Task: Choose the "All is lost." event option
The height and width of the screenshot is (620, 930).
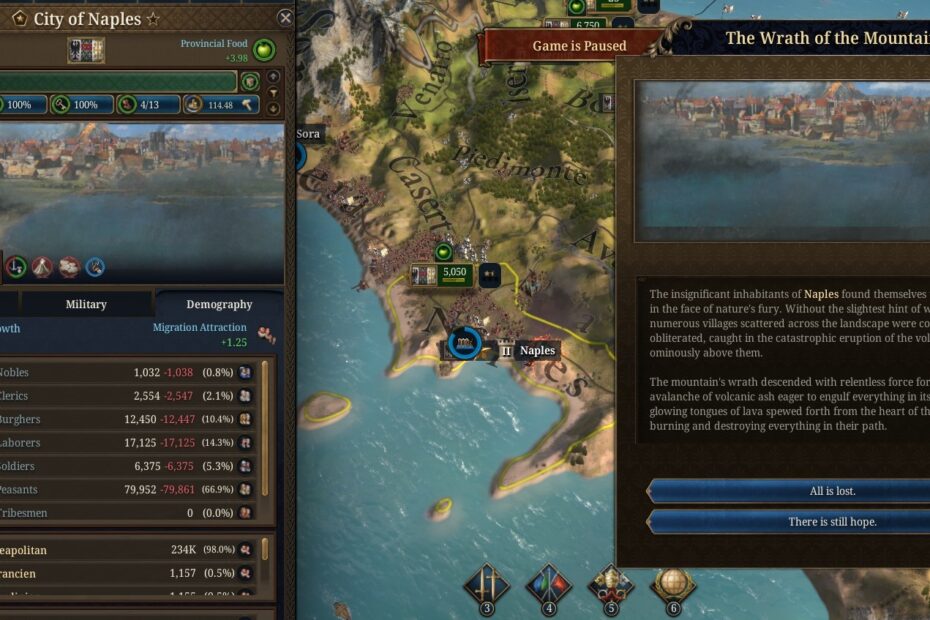Action: (790, 491)
